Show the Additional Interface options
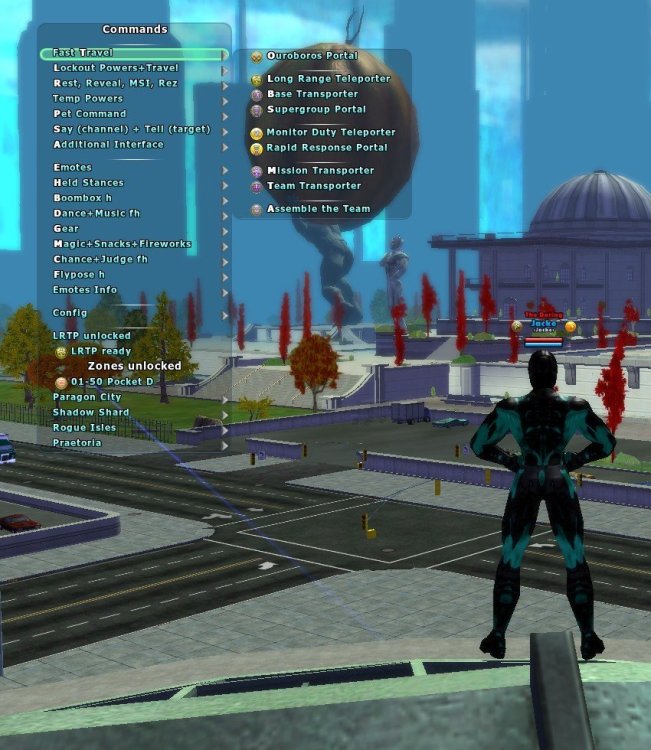The height and width of the screenshot is (750, 651). click(x=108, y=144)
